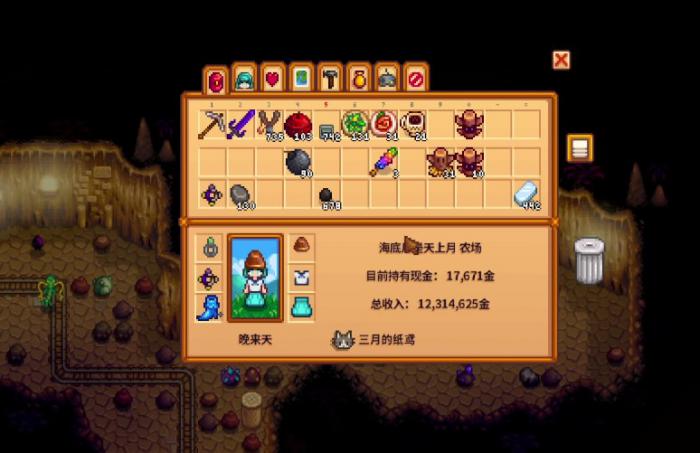Open the Options tab
The width and height of the screenshot is (700, 453).
pyautogui.click(x=387, y=78)
